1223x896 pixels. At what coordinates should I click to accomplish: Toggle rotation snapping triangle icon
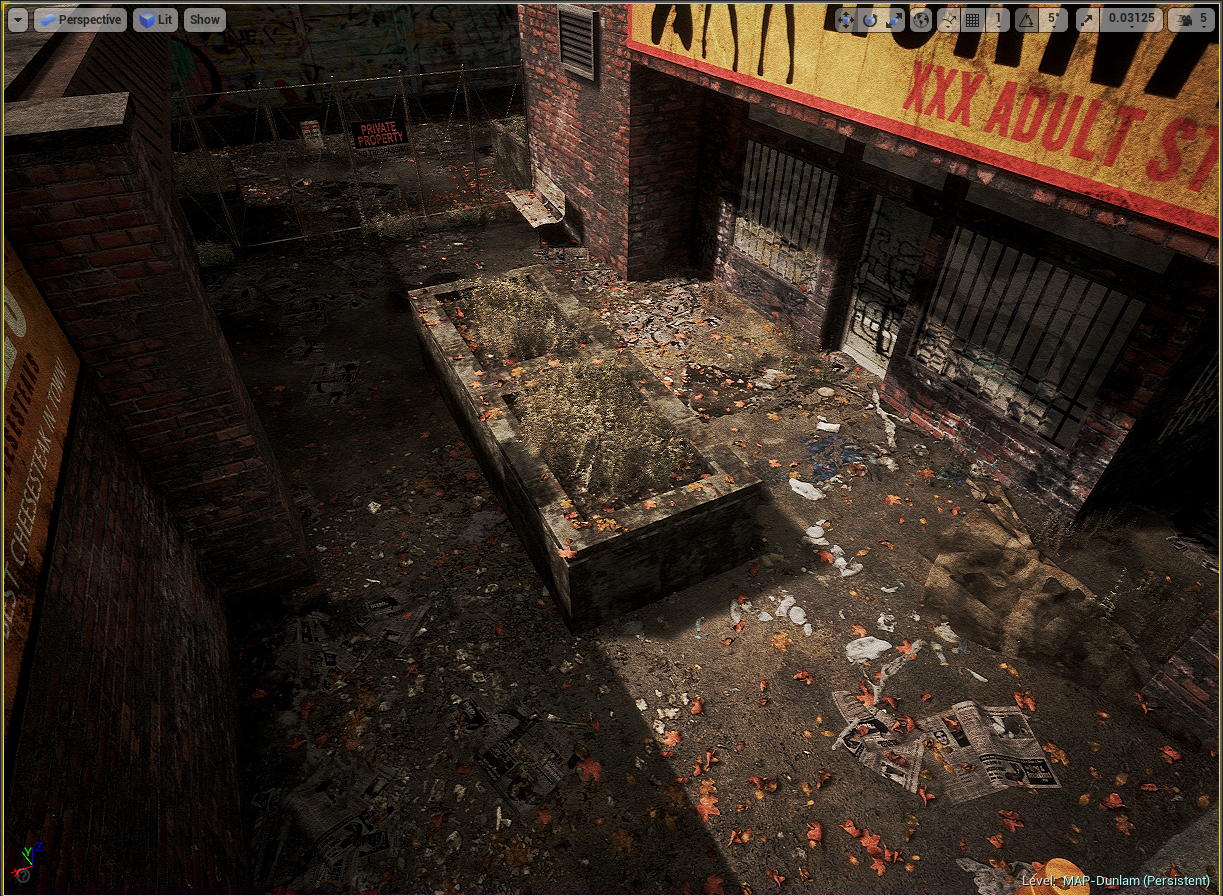tap(1026, 20)
